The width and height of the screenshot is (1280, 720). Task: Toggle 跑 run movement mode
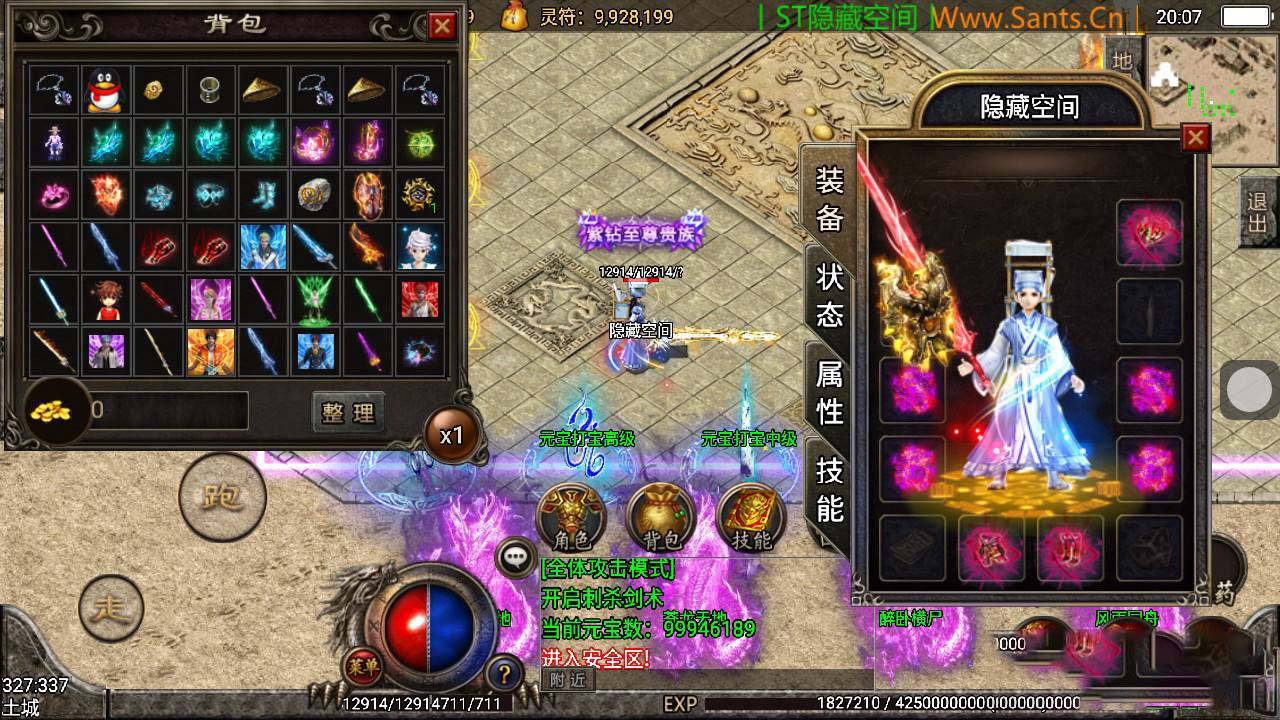coord(222,497)
